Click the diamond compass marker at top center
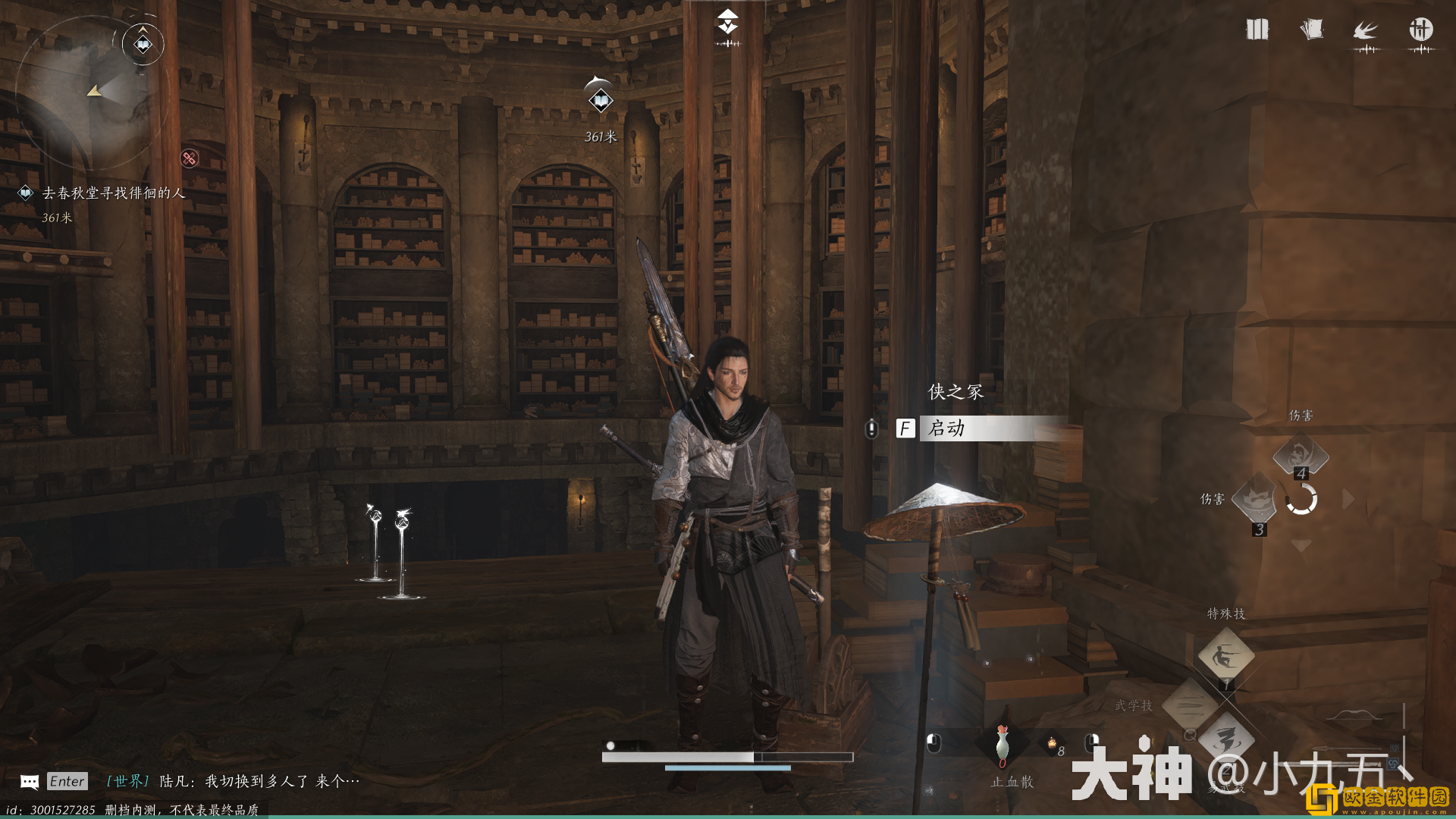 (x=727, y=23)
